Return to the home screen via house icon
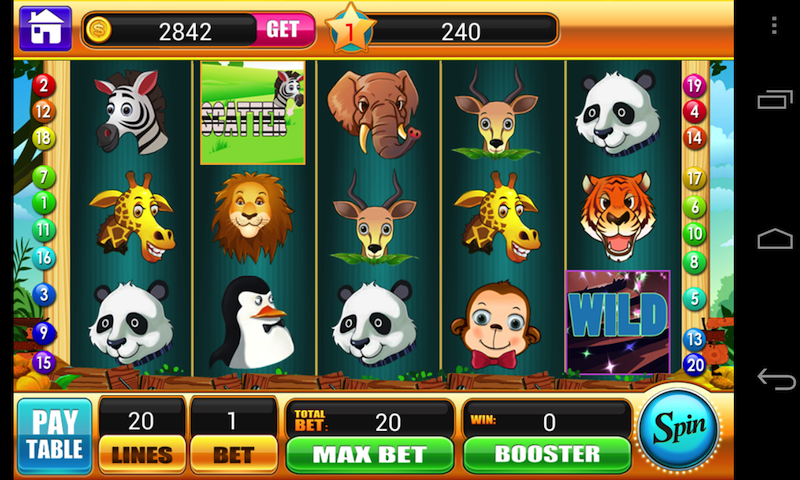 point(44,28)
